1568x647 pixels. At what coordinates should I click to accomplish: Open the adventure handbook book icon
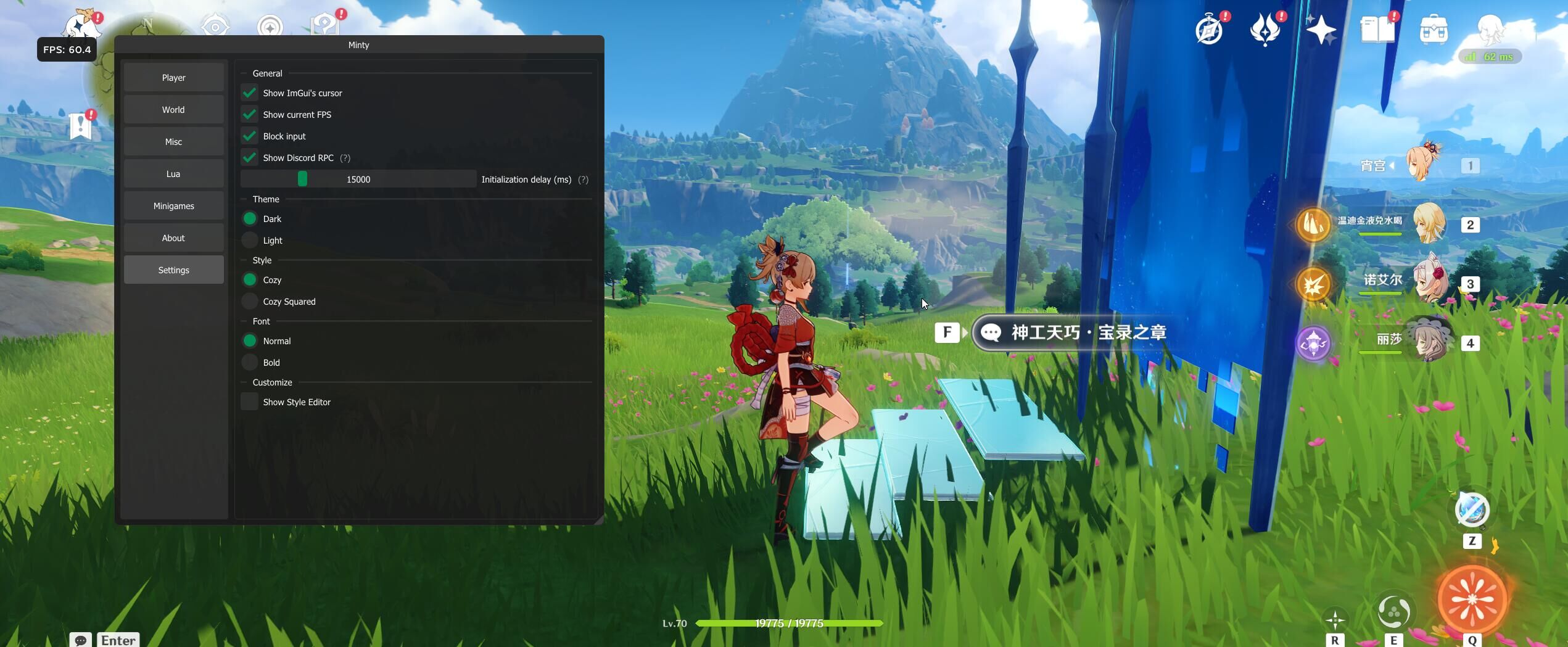pos(1377,30)
